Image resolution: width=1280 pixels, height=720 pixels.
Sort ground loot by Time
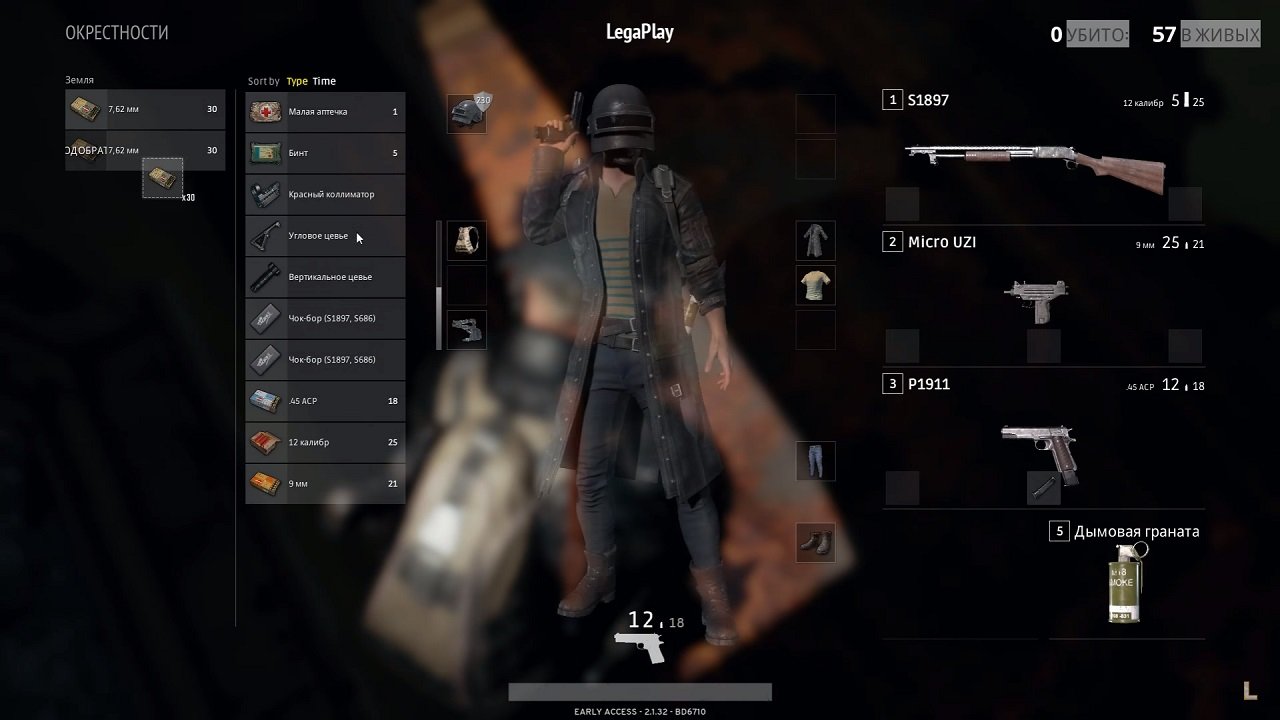point(323,81)
